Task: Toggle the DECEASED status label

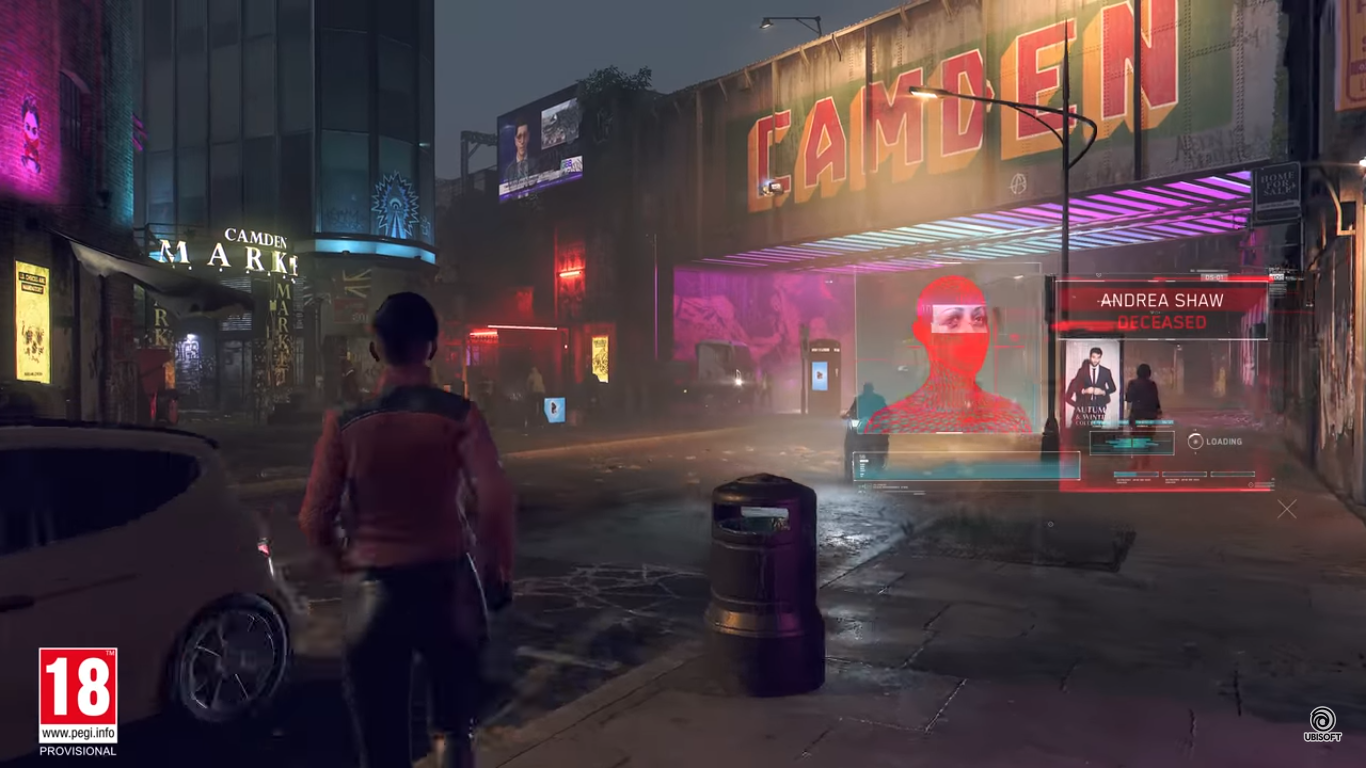Action: tap(1163, 321)
